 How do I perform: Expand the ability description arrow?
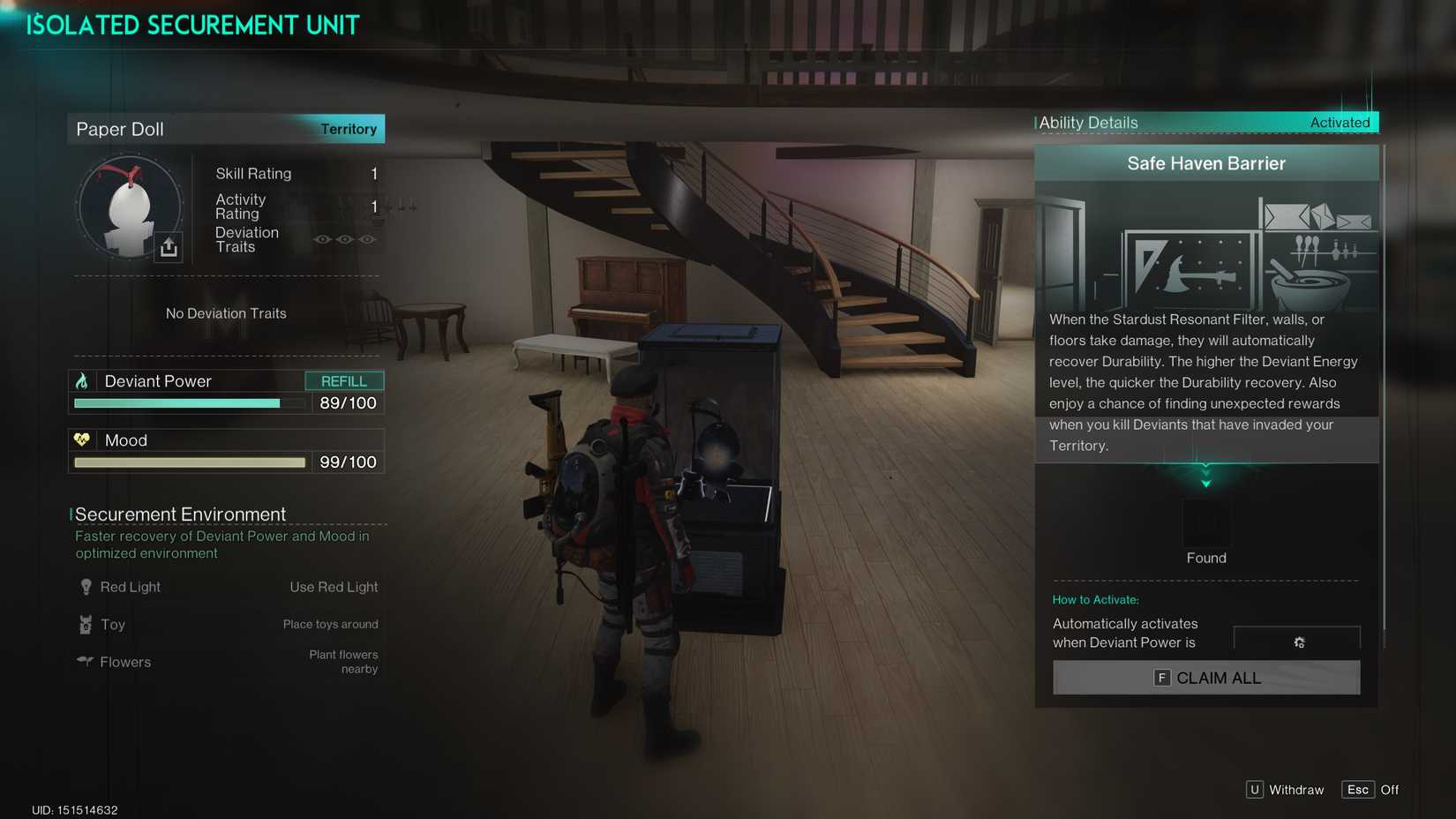[x=1205, y=481]
